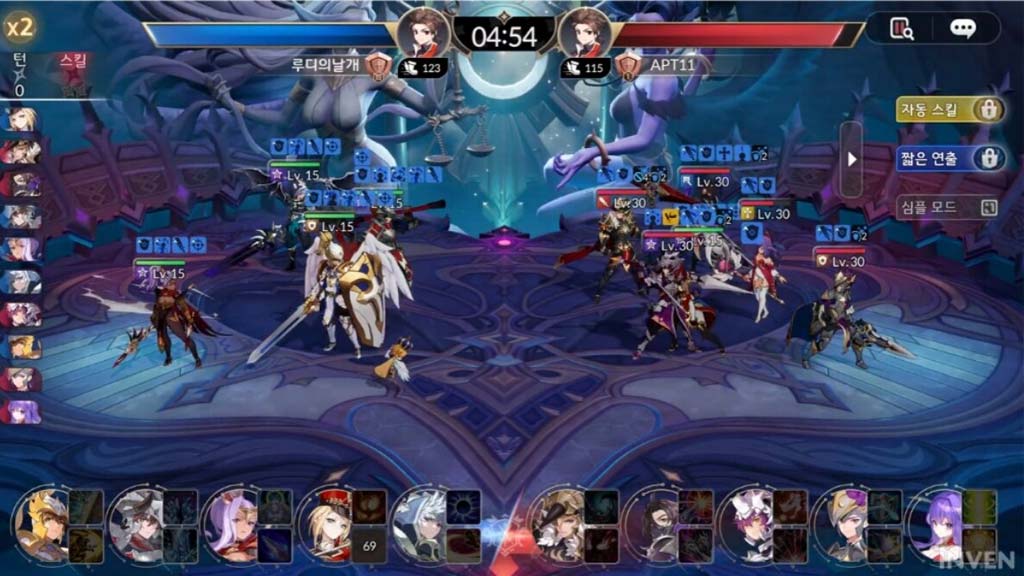Screen dimensions: 1024x576
Task: View left player 루더의날개 avatar
Action: pyautogui.click(x=423, y=32)
